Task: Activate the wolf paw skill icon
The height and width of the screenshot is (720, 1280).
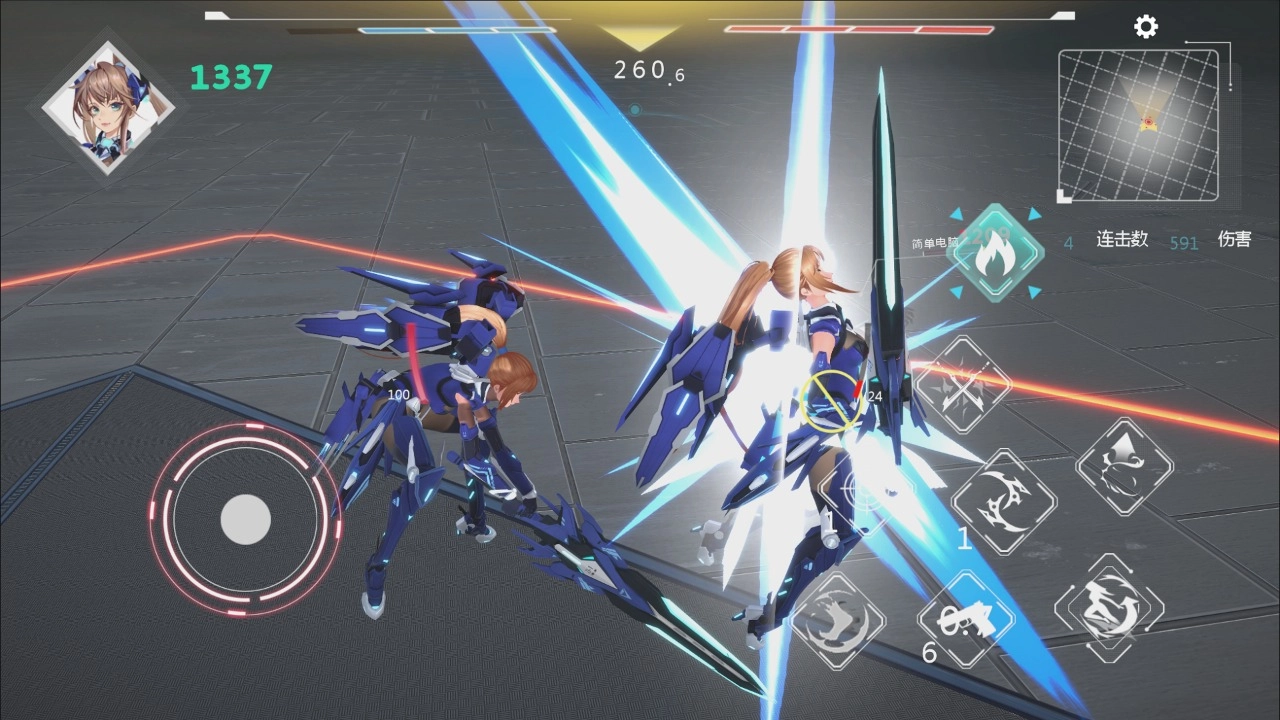Action: point(840,622)
